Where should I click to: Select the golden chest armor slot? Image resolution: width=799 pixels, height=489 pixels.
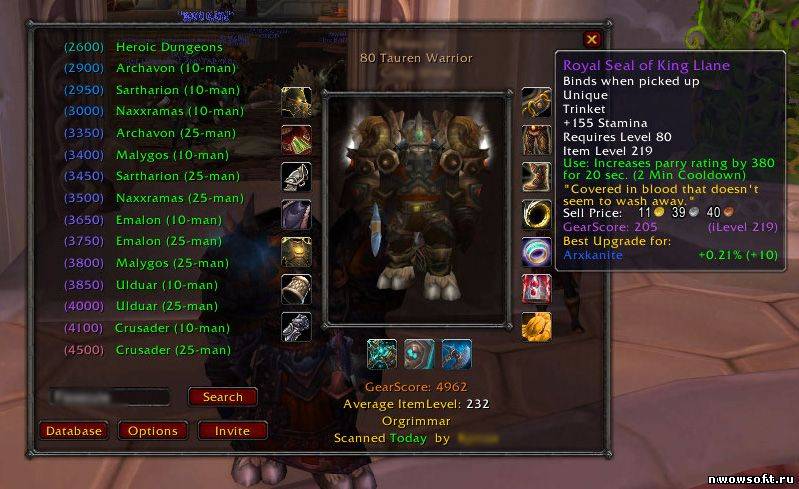pos(296,251)
